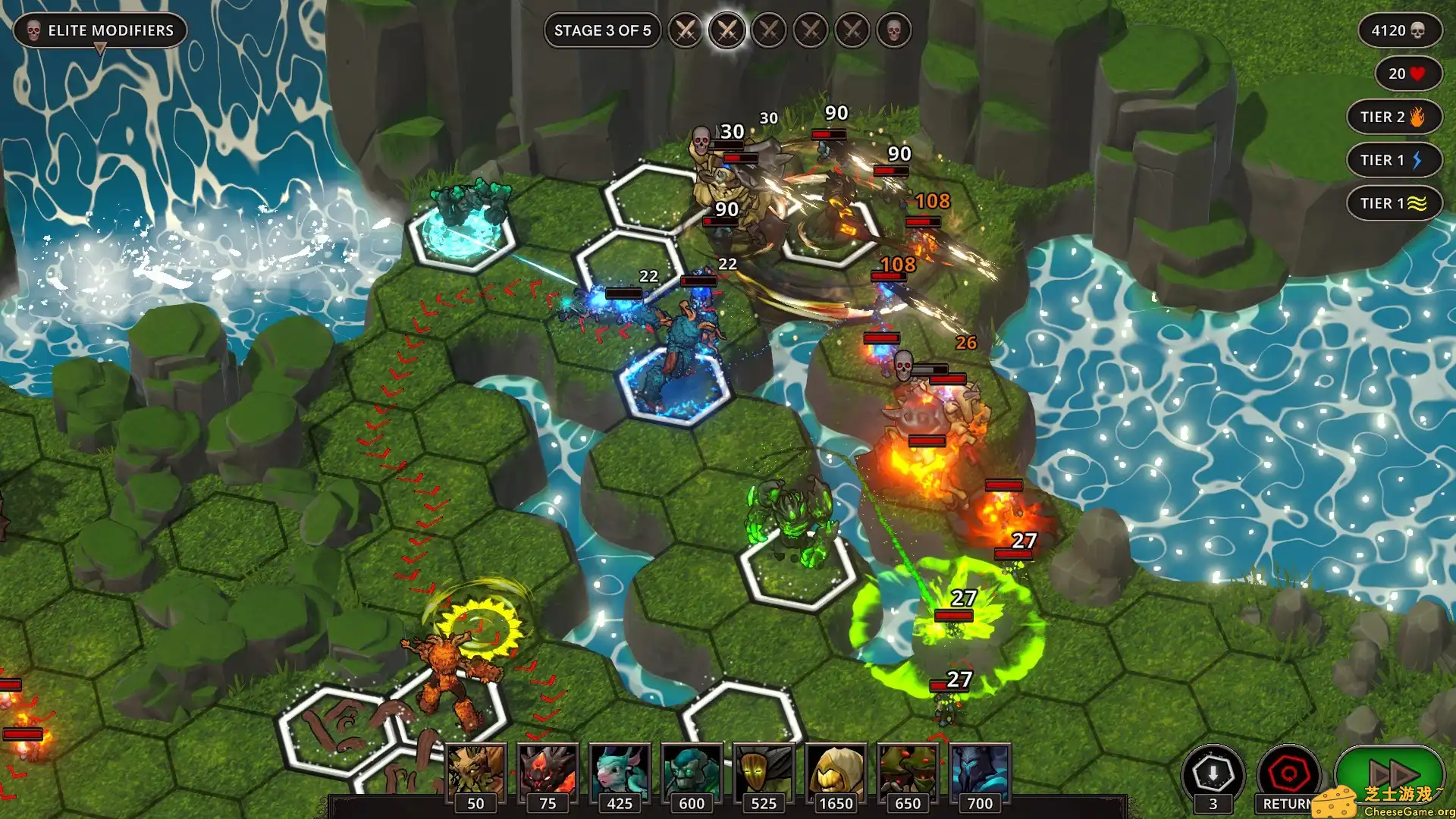The image size is (1456, 819).
Task: Click the white hexagon down-arrow button
Action: point(1213,775)
